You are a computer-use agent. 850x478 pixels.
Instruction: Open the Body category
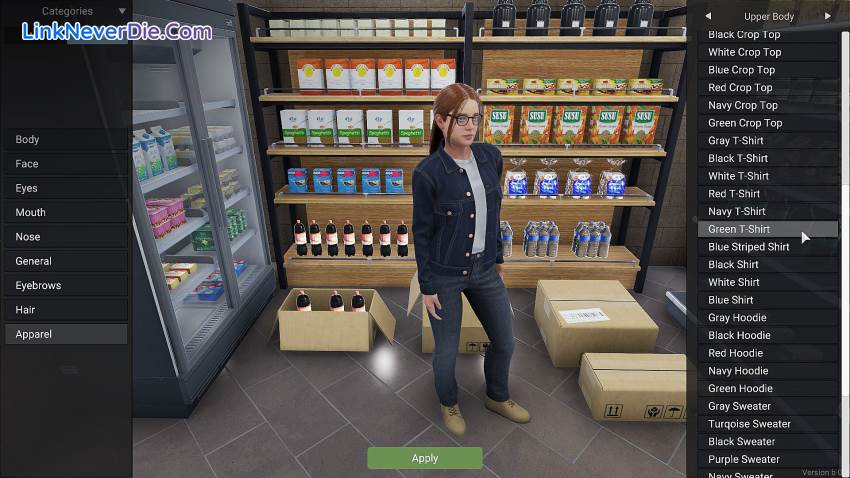click(65, 140)
